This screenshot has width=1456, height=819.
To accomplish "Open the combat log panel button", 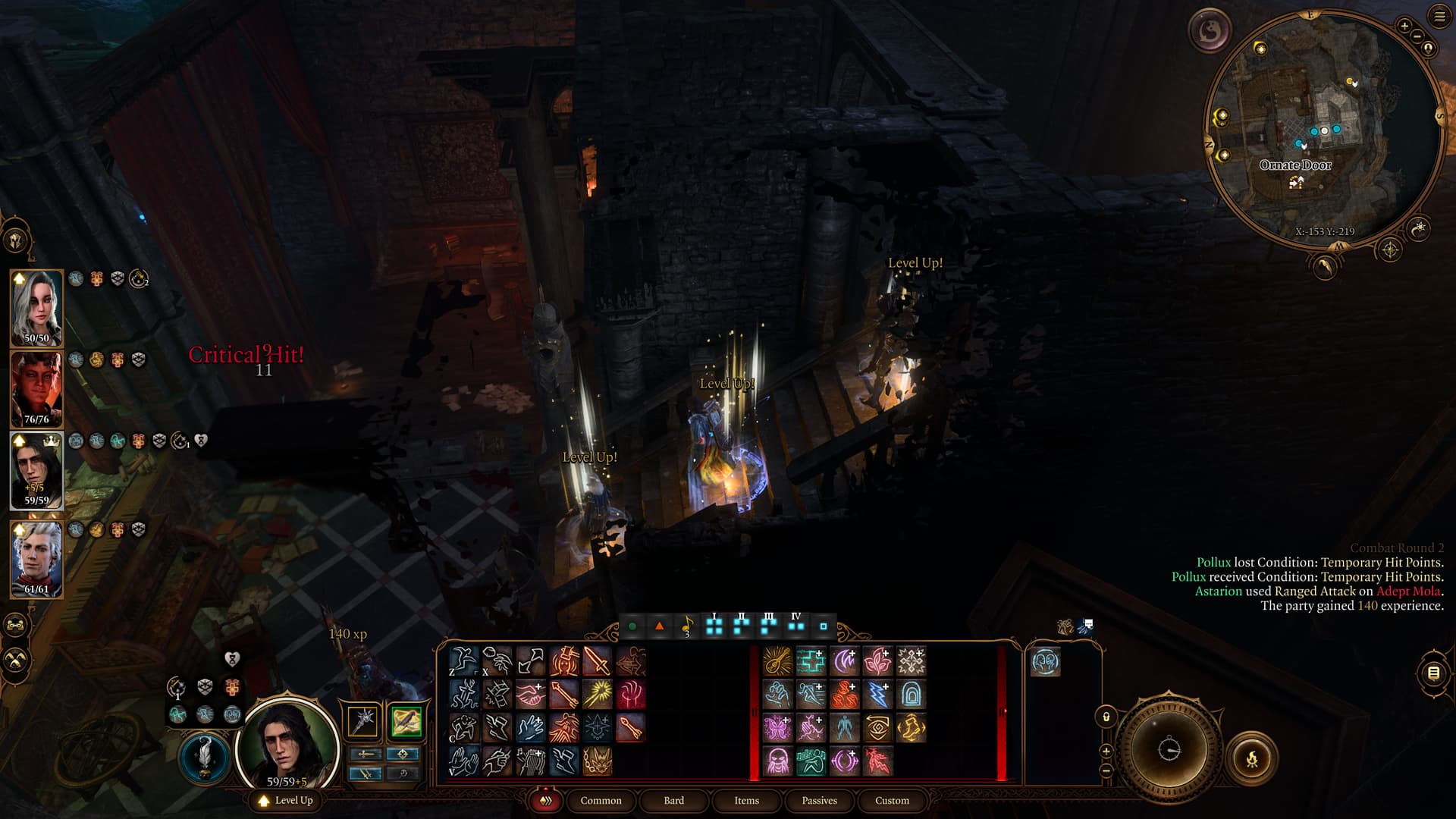I will [x=1432, y=673].
